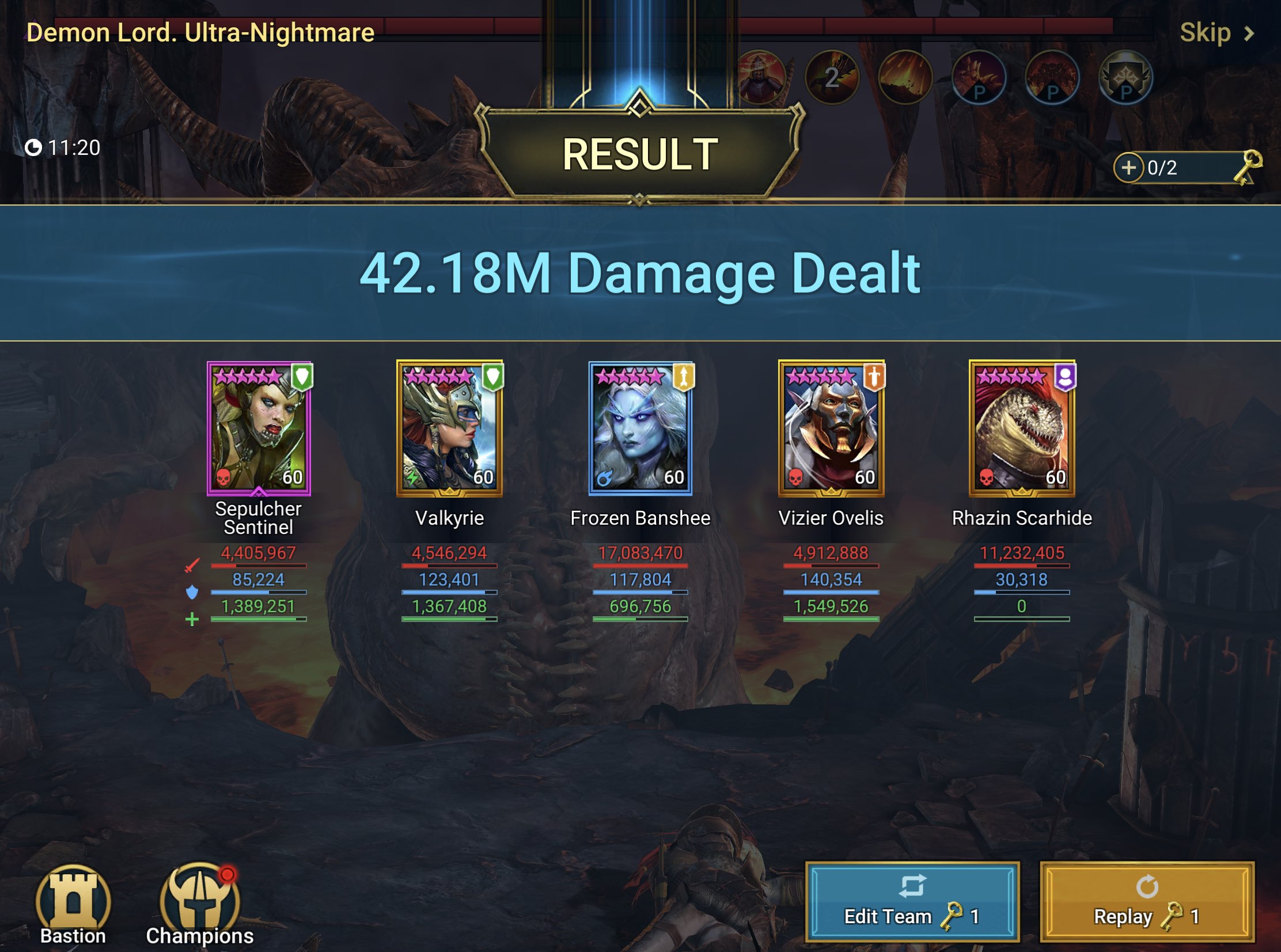Open the Champions menu
Image resolution: width=1281 pixels, height=952 pixels.
pyautogui.click(x=199, y=905)
